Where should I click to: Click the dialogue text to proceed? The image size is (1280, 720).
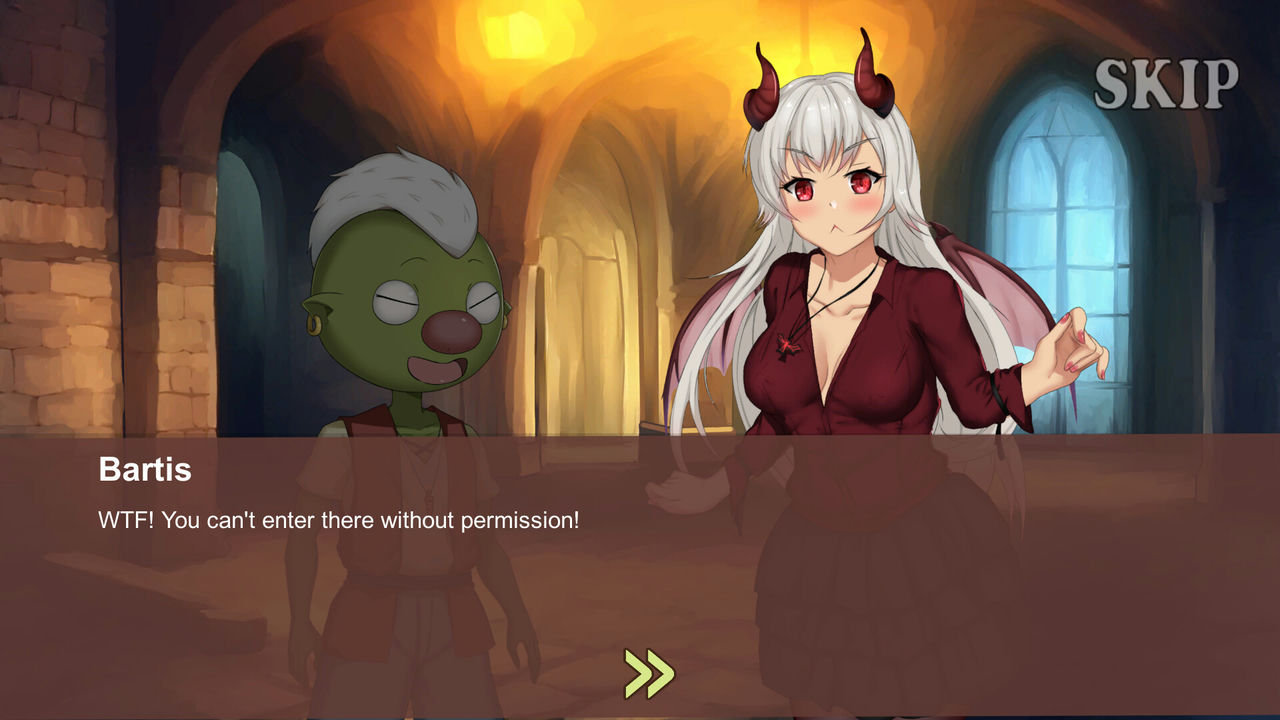(x=341, y=518)
